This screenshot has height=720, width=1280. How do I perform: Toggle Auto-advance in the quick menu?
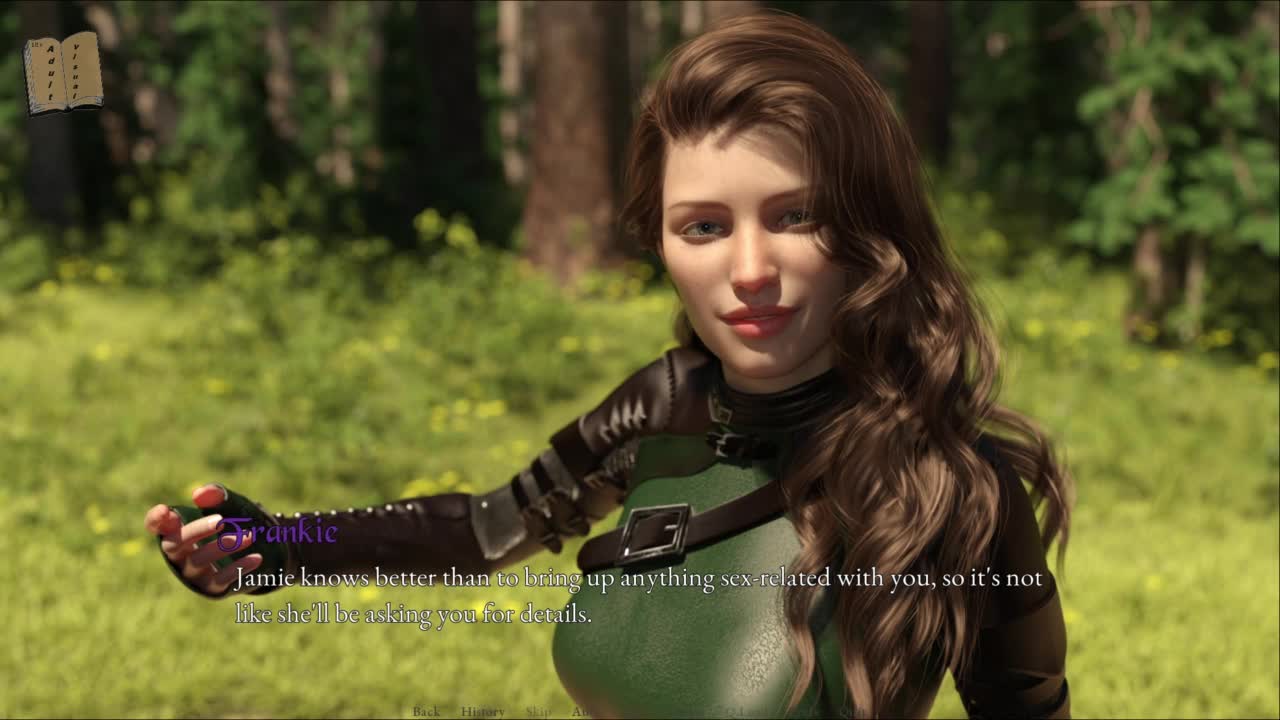(x=582, y=712)
